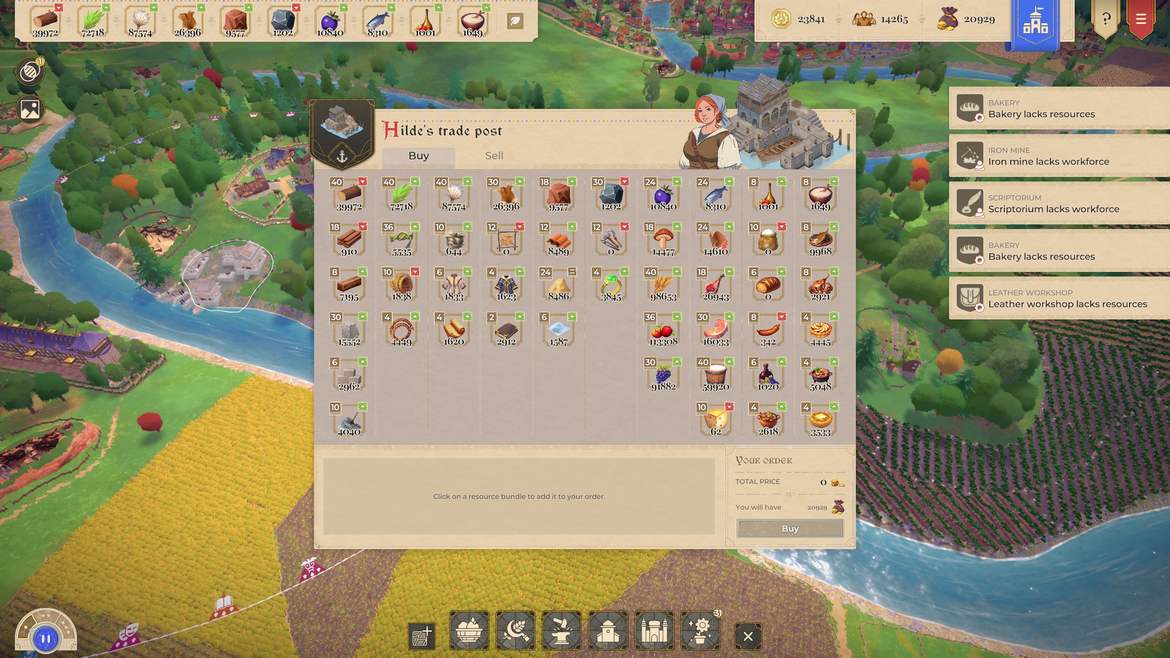Open the red hamburger menu
1170x658 pixels.
(1140, 19)
